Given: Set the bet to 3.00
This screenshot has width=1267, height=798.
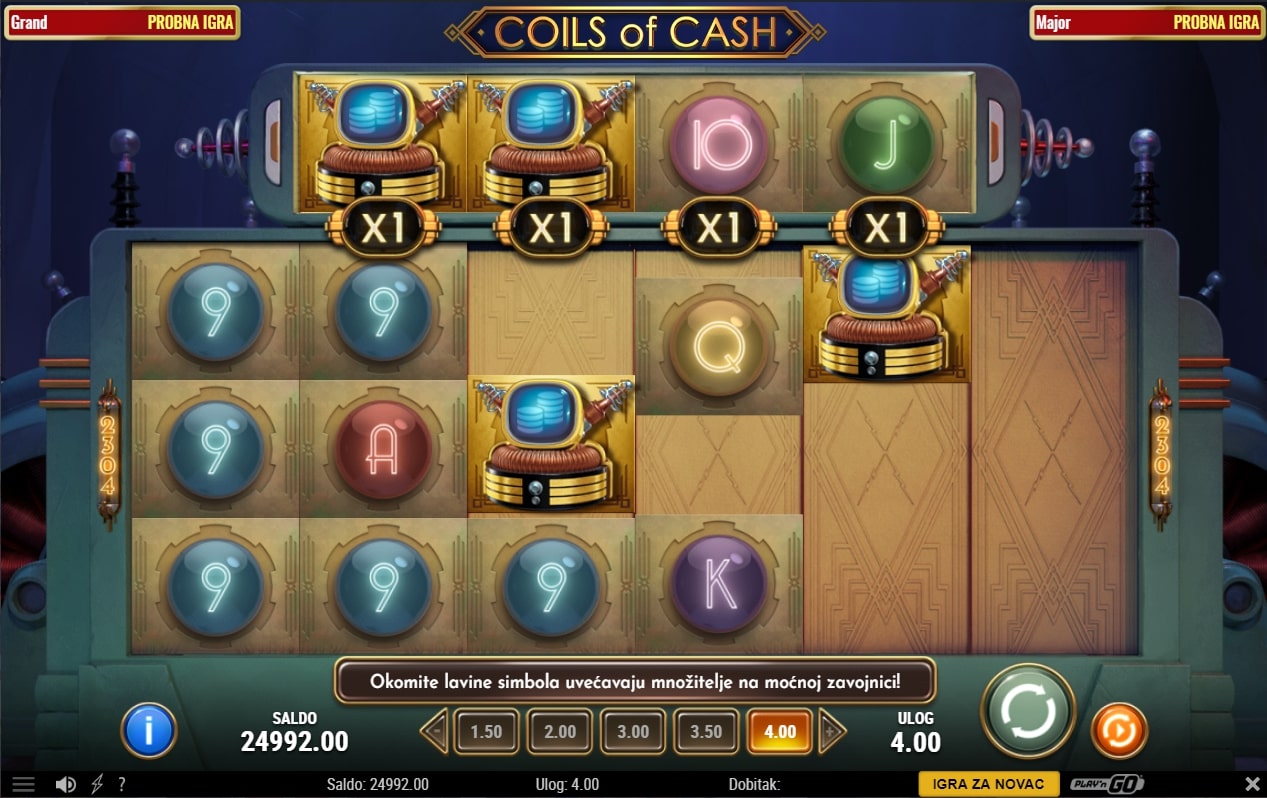Looking at the screenshot, I should (633, 732).
